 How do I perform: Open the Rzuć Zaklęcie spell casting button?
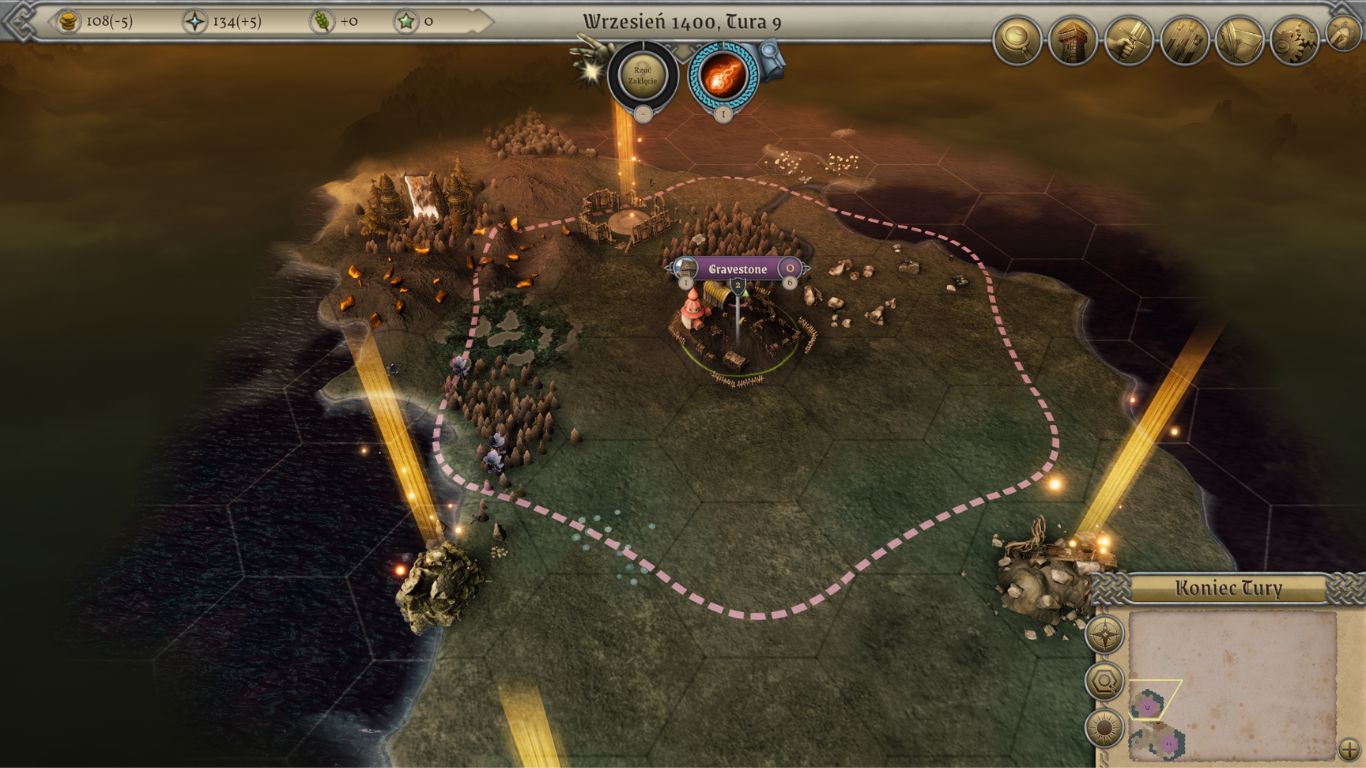coord(642,75)
